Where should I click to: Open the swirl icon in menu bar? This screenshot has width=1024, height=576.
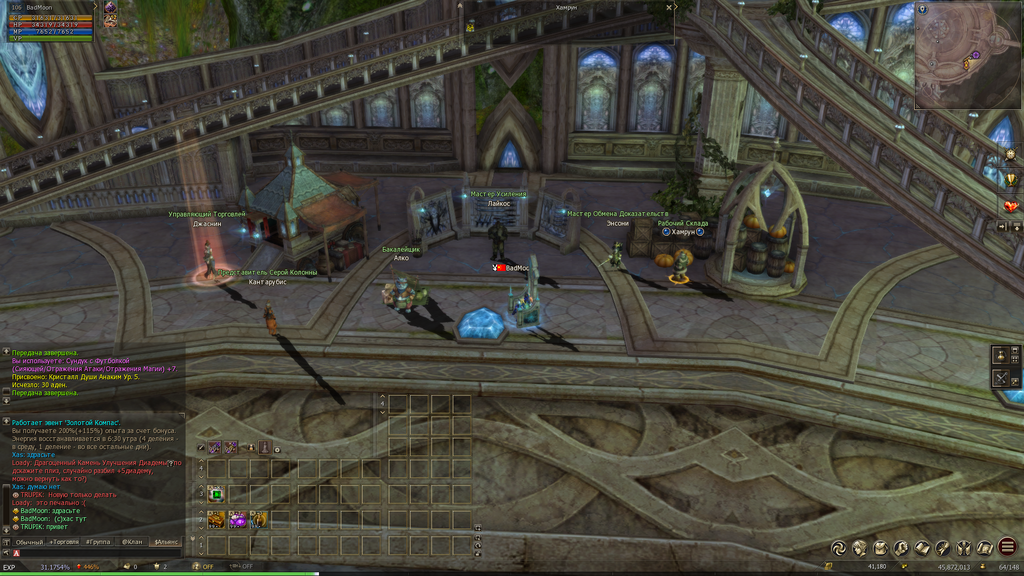[838, 547]
